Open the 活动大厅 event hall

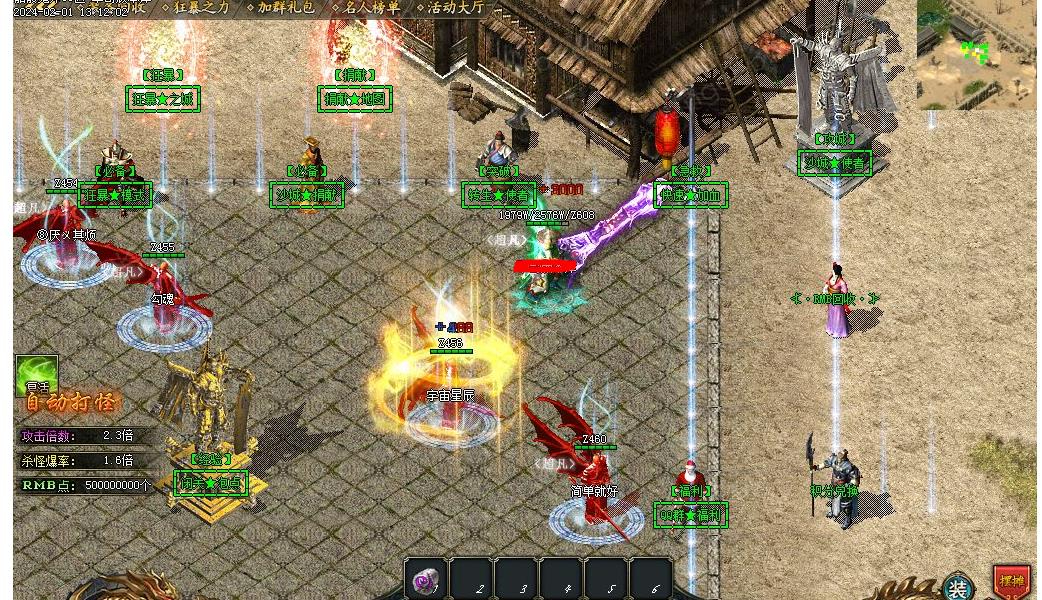coord(455,7)
